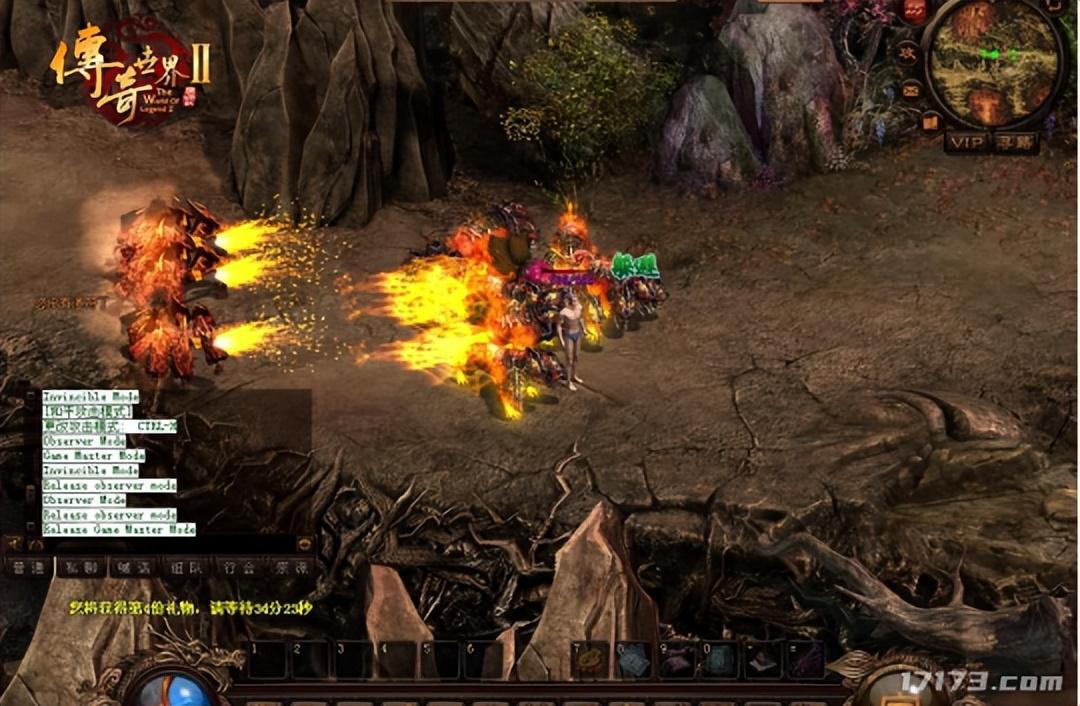Screen dimensions: 1080x706
Task: Switch to the 普通 chat tab
Action: tap(28, 567)
